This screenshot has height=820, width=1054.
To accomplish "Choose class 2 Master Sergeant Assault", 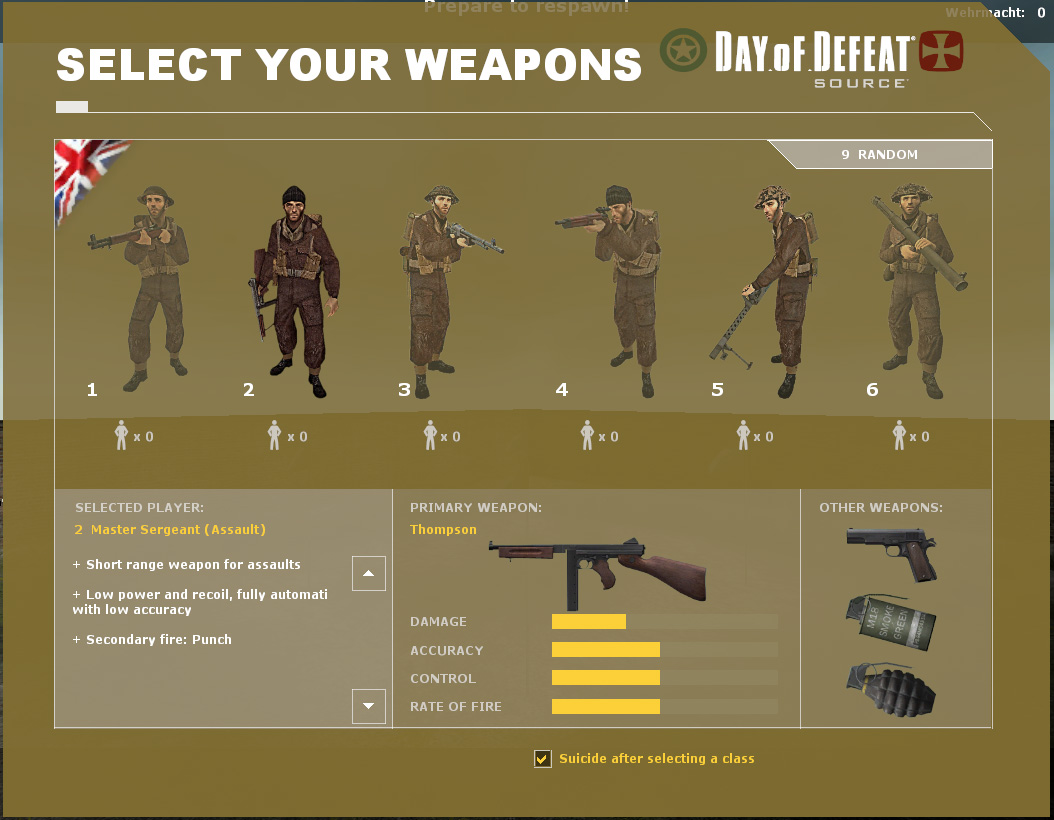I will pyautogui.click(x=293, y=290).
